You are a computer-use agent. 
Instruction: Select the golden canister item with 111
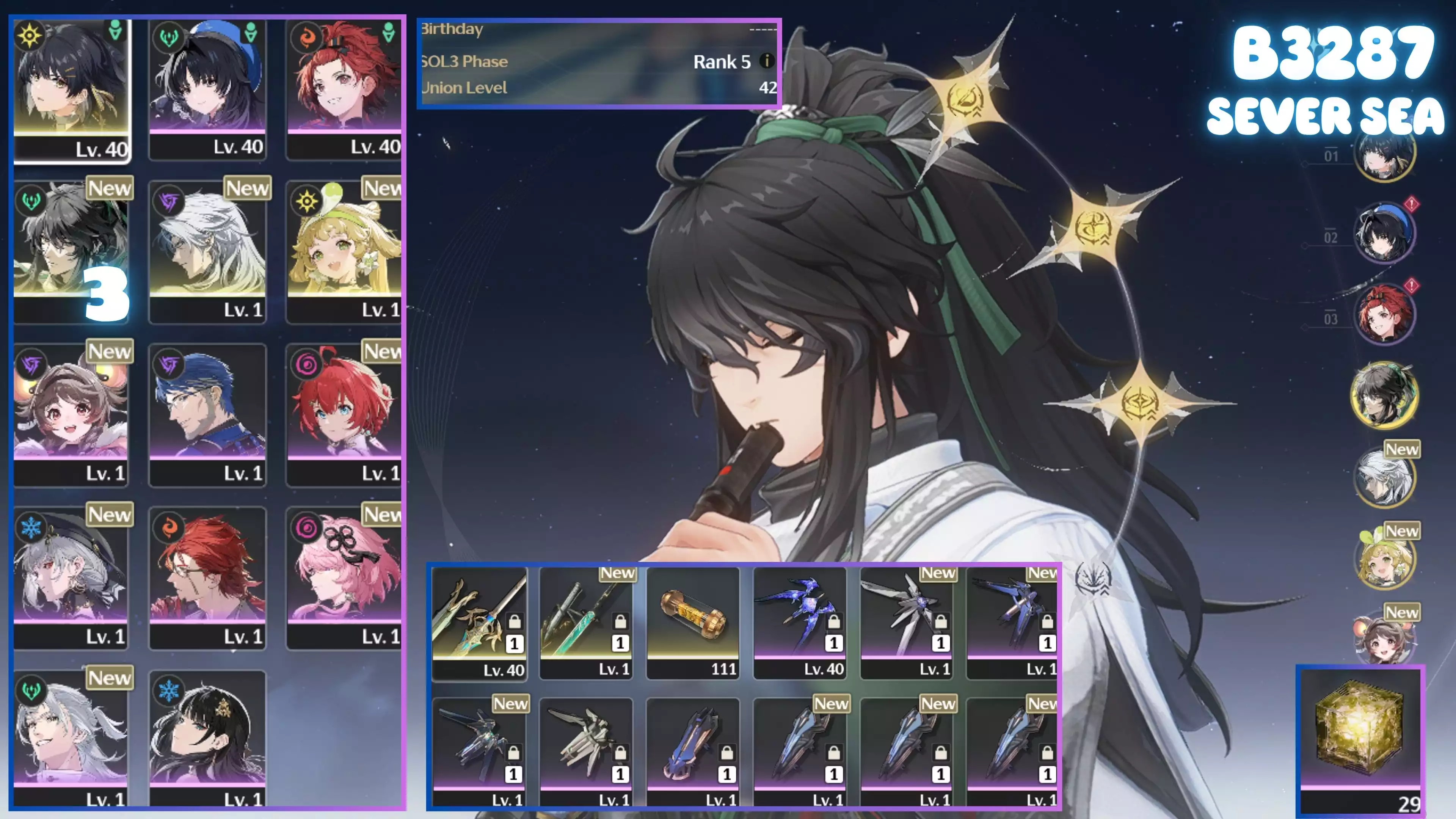692,622
